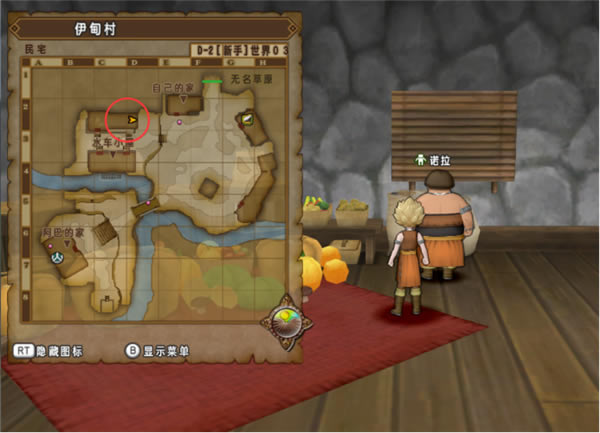Click the yellow player arrow on map

pos(132,117)
